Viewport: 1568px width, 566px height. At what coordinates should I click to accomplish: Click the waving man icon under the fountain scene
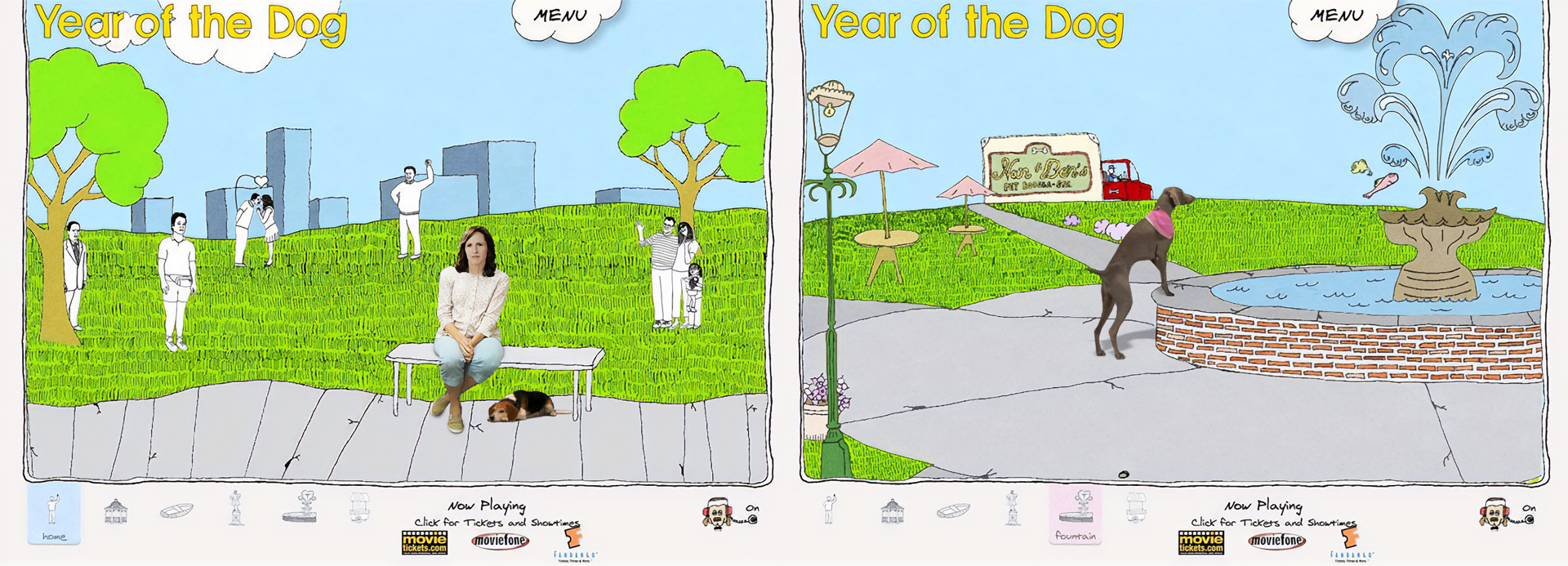(830, 508)
